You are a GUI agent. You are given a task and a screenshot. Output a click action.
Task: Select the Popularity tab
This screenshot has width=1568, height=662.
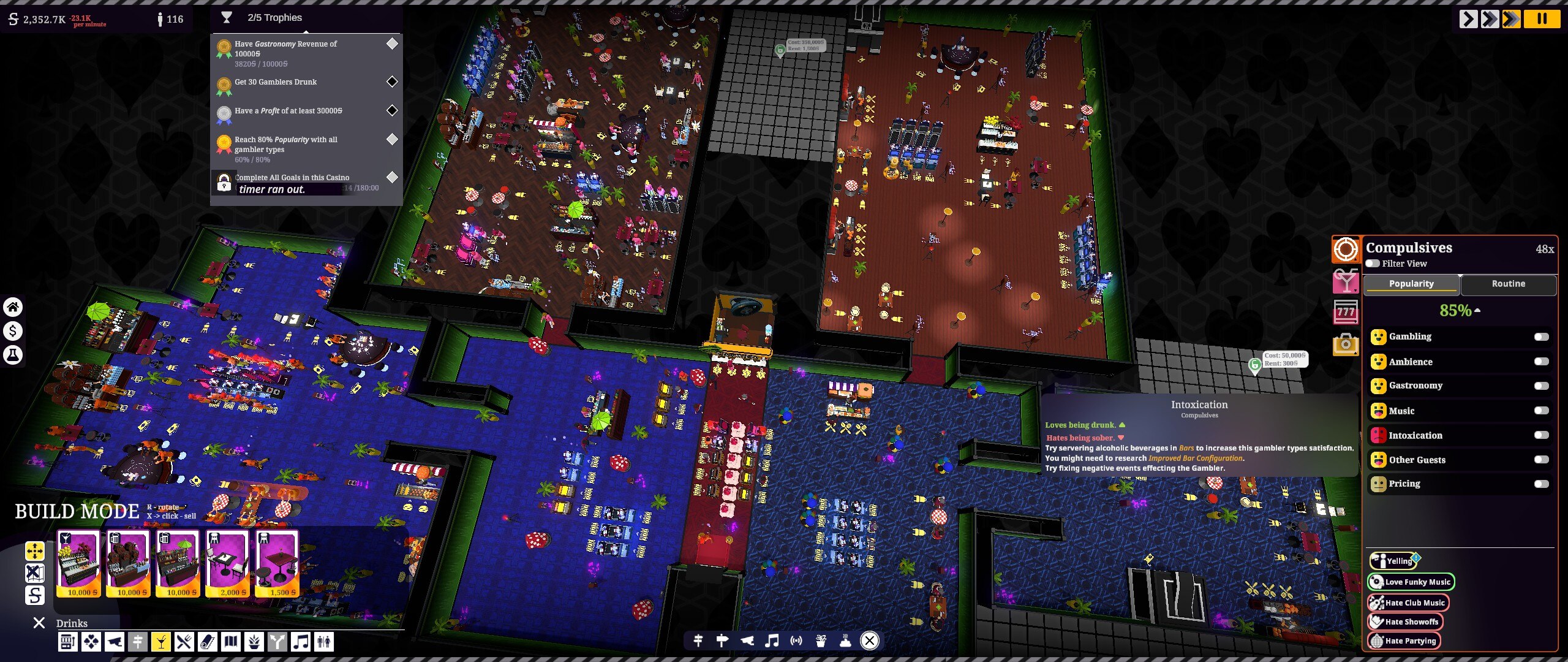tap(1412, 284)
